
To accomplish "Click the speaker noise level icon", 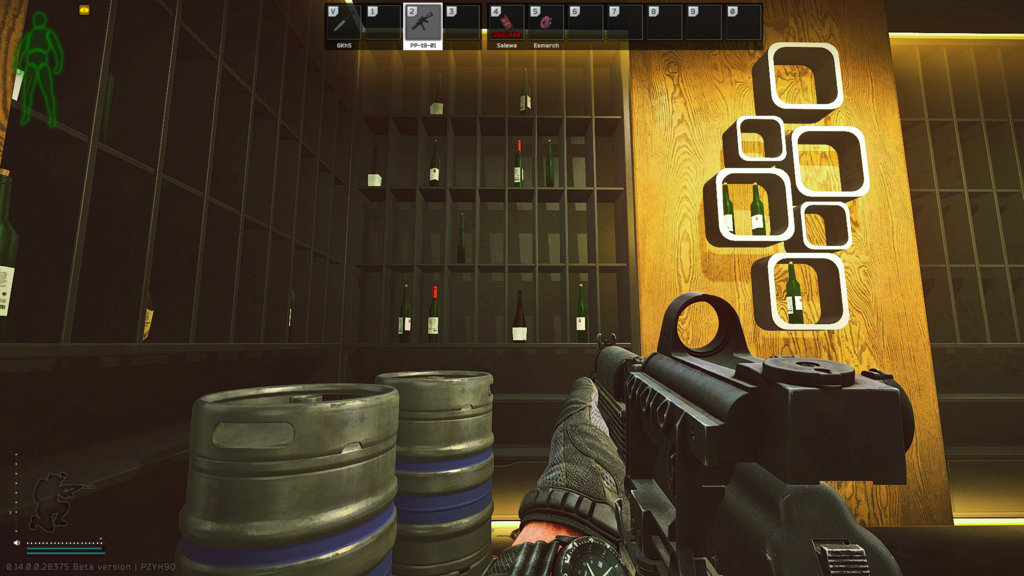I will click(18, 543).
